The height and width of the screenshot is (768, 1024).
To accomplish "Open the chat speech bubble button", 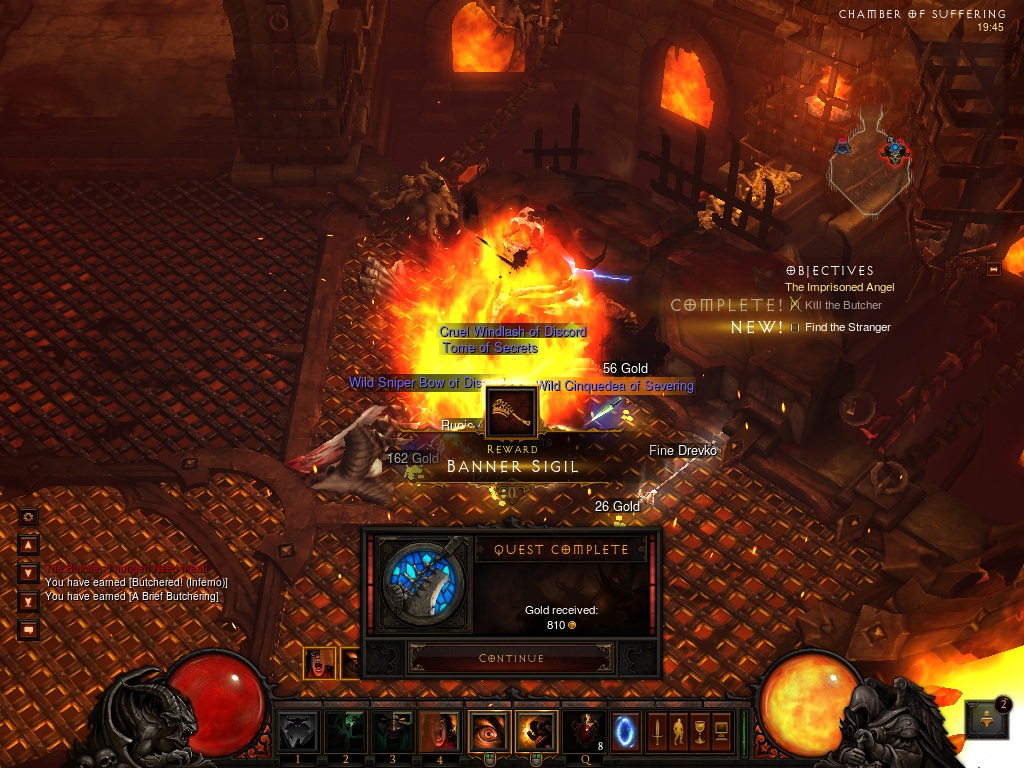I will 28,630.
